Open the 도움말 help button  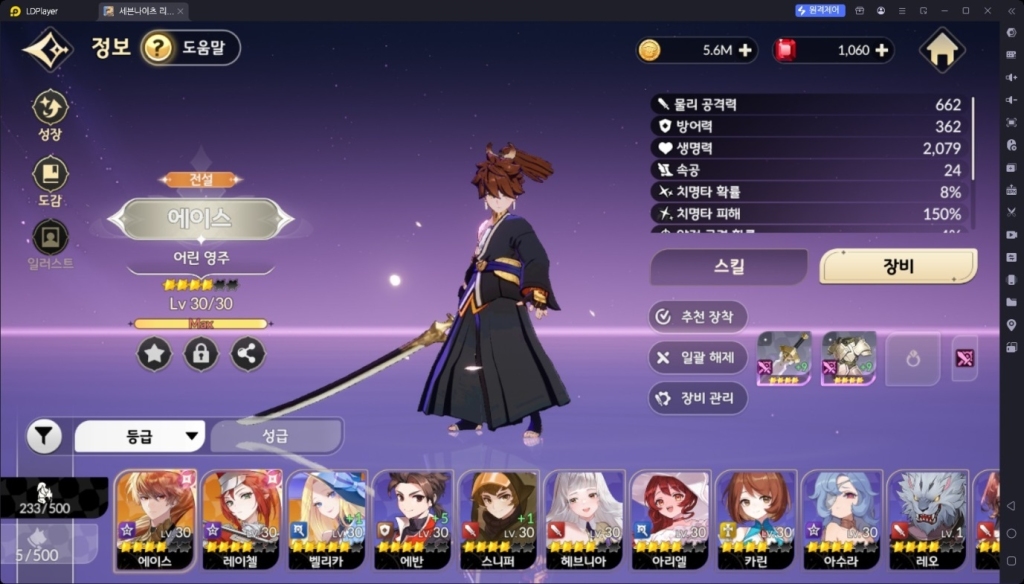coord(191,47)
